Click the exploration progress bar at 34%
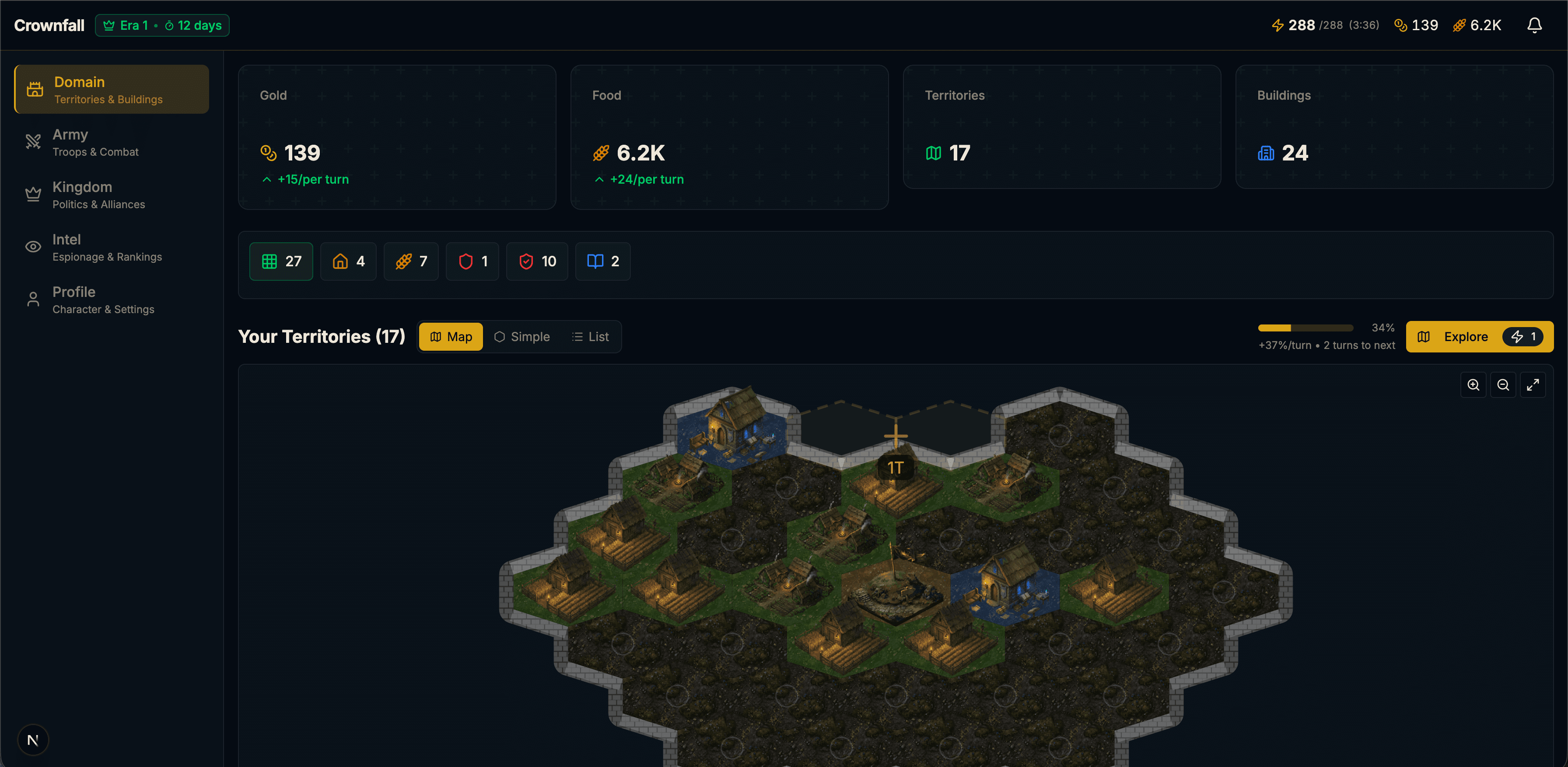The height and width of the screenshot is (767, 1568). click(x=1305, y=327)
